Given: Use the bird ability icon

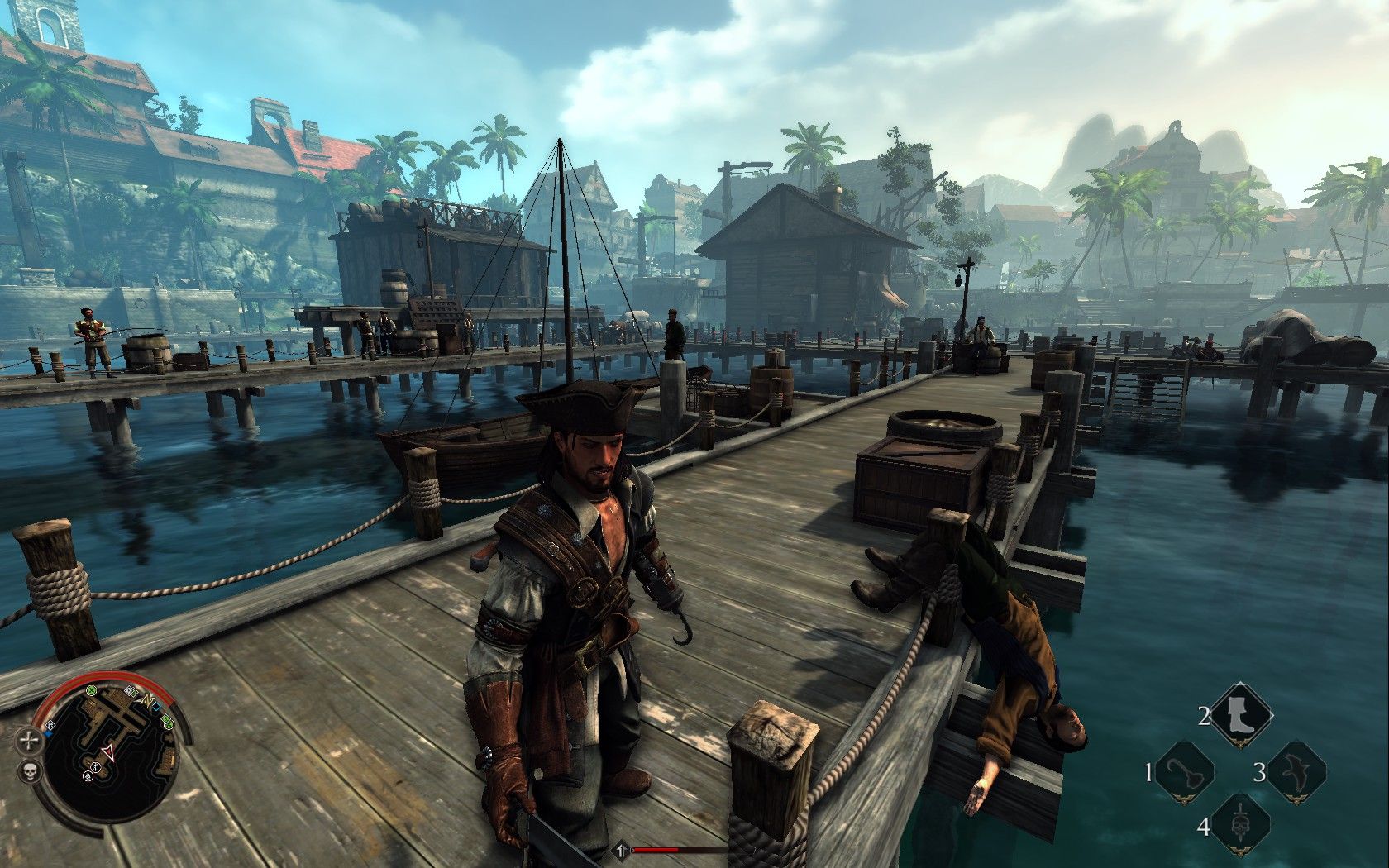Looking at the screenshot, I should click(1296, 772).
